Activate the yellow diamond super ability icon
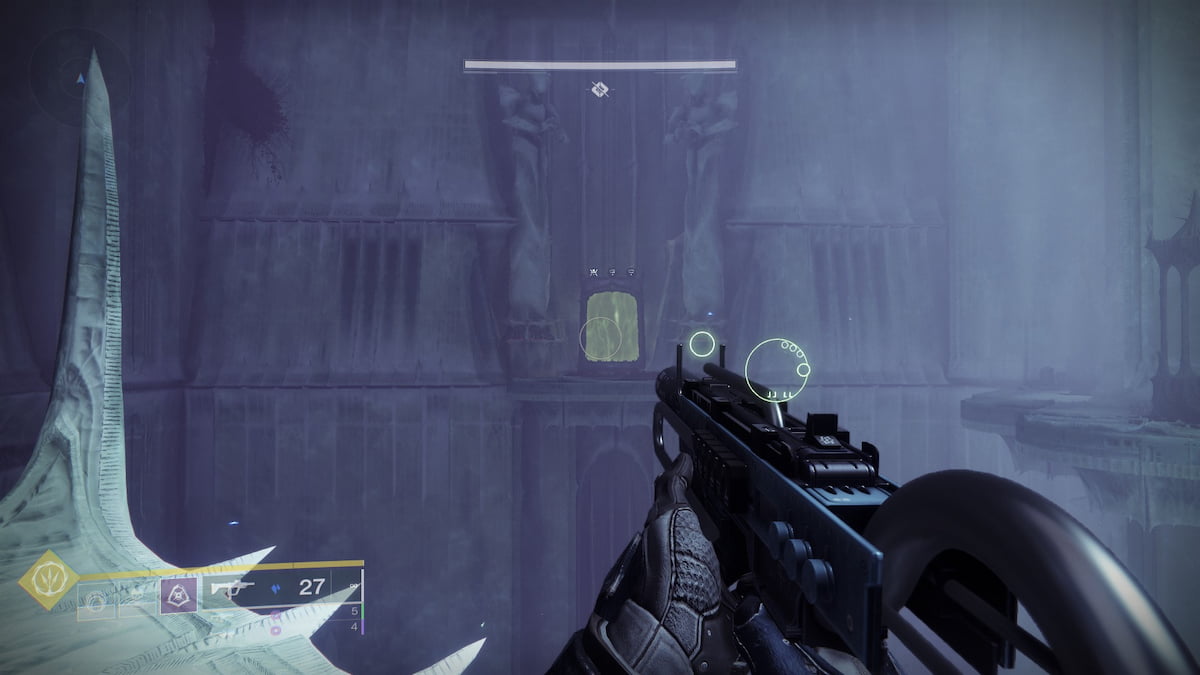Screen dimensions: 1200x675 tap(49, 580)
